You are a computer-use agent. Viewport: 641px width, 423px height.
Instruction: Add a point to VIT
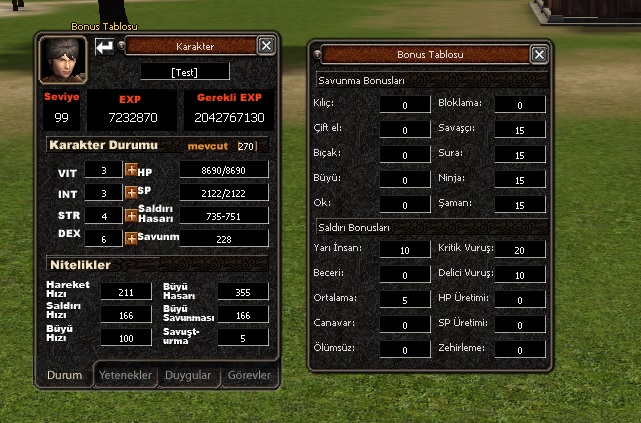pos(130,171)
